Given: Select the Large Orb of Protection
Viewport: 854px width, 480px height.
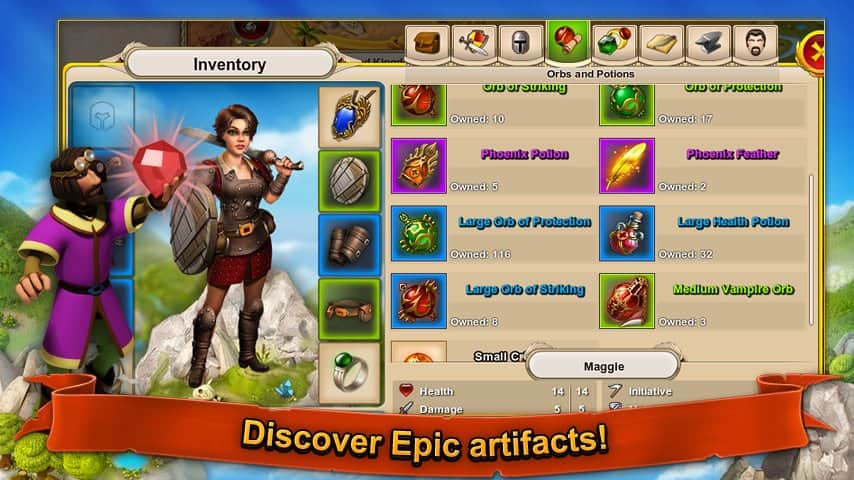Looking at the screenshot, I should 419,233.
